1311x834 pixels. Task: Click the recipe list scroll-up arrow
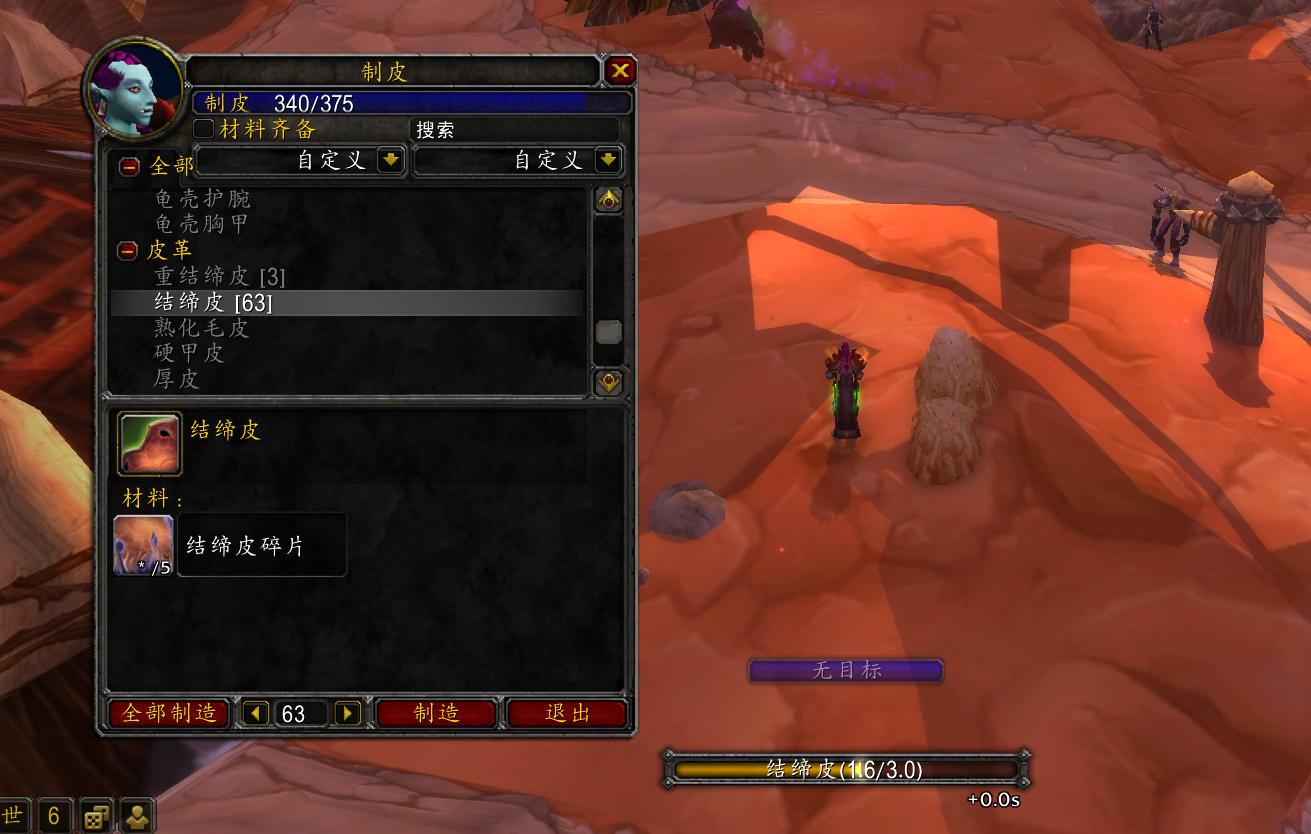[x=608, y=200]
